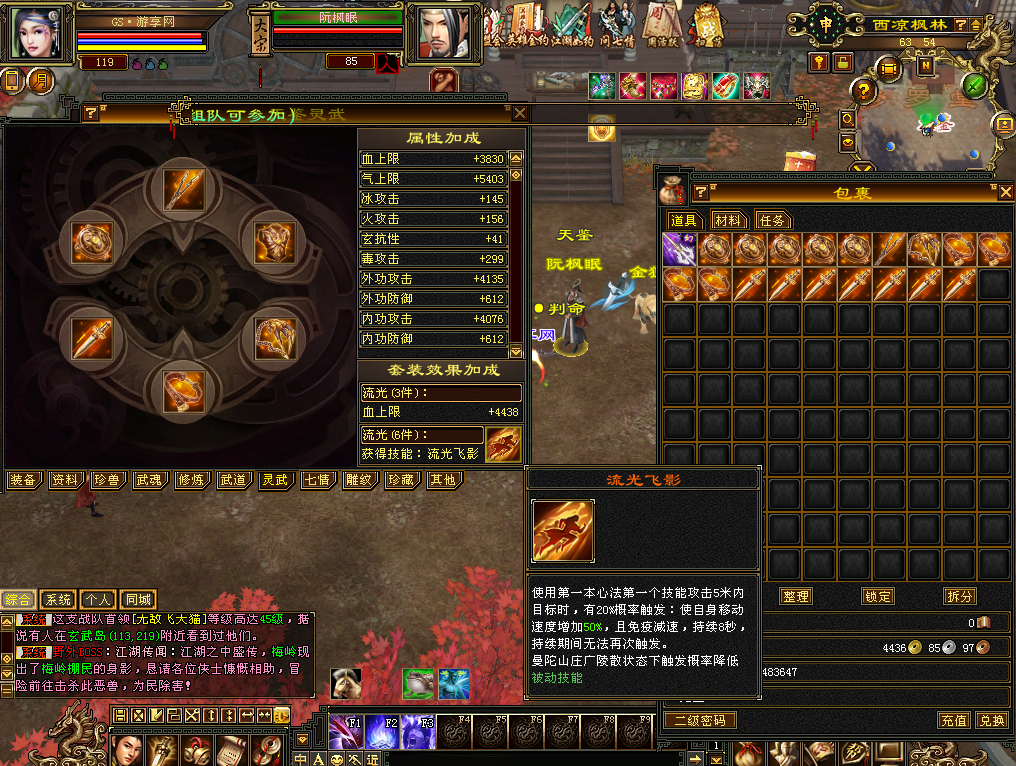This screenshot has width=1016, height=766.
Task: Click the 充值 recharge button
Action: click(x=953, y=720)
